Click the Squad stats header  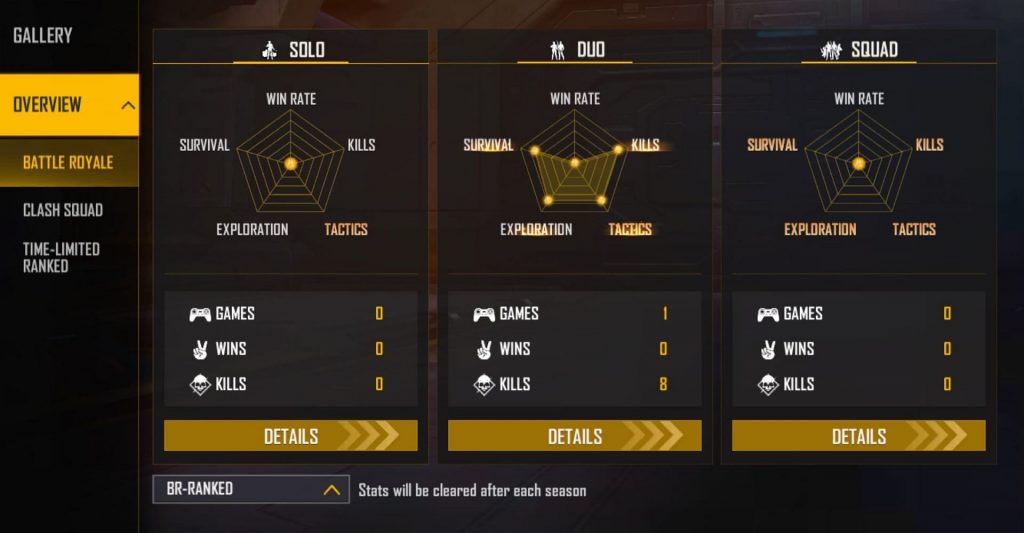[859, 50]
